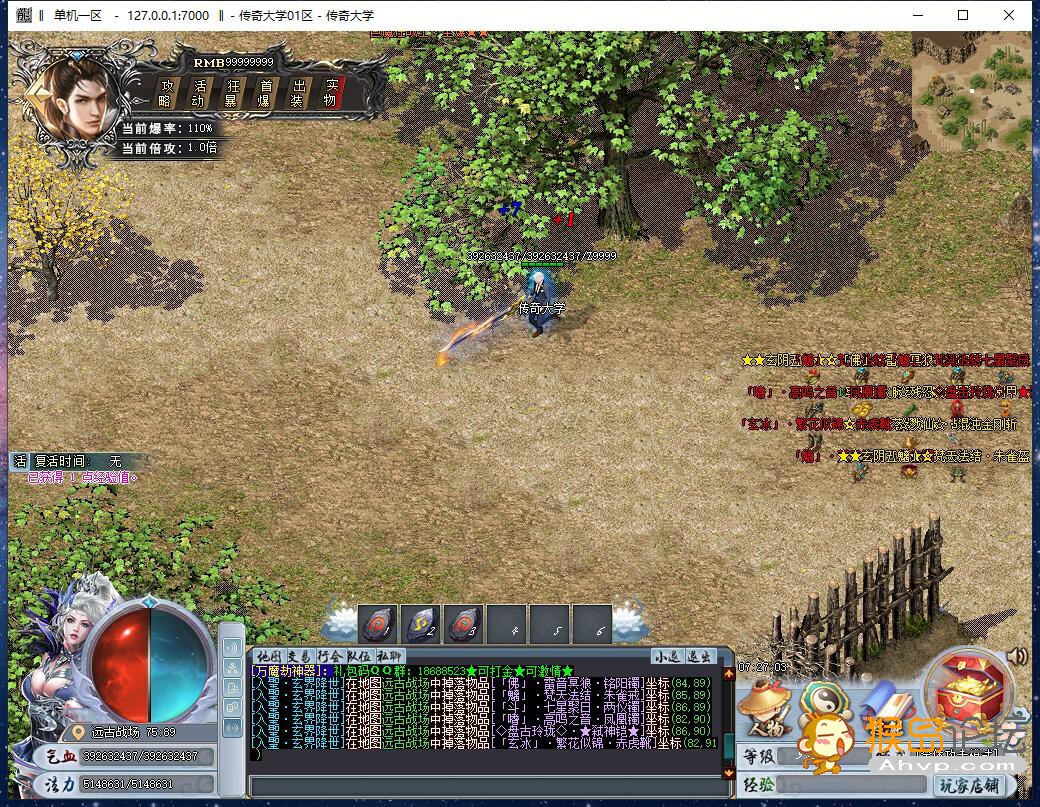The height and width of the screenshot is (807, 1040).
Task: Switch to the 交易 trade chat tab
Action: [x=299, y=656]
